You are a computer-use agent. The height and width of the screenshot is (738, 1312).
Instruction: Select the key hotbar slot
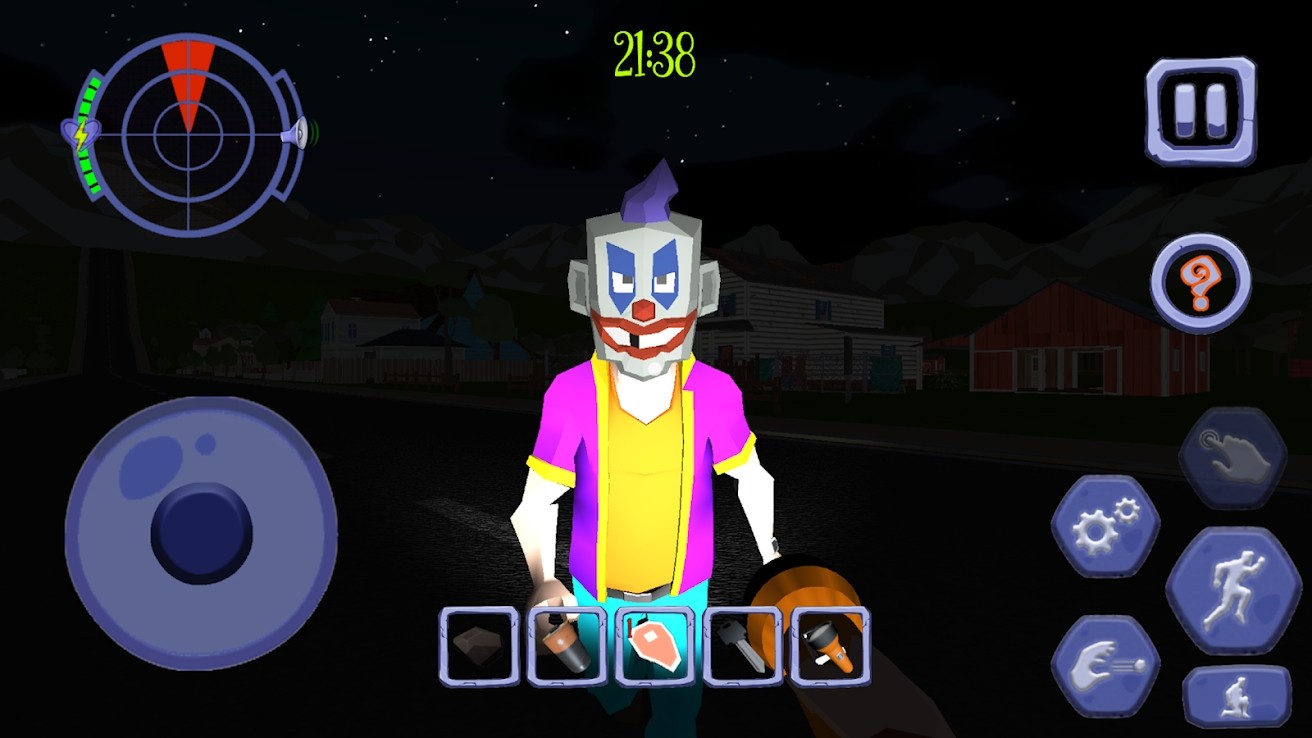click(x=742, y=646)
